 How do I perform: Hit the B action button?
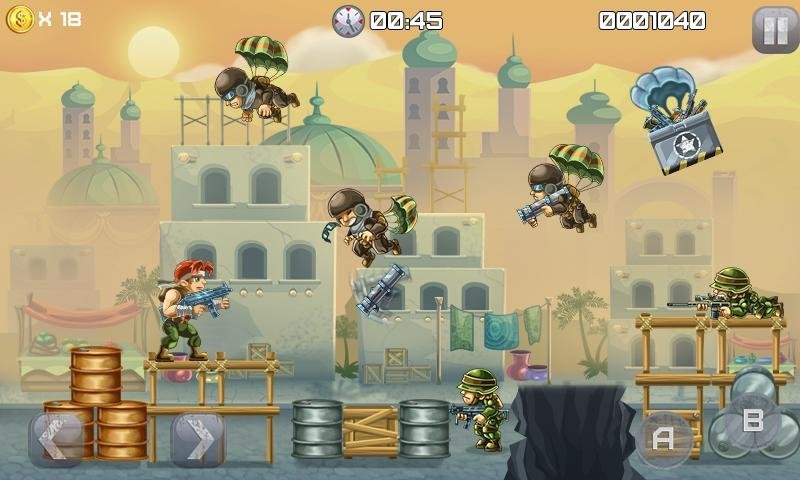point(752,421)
